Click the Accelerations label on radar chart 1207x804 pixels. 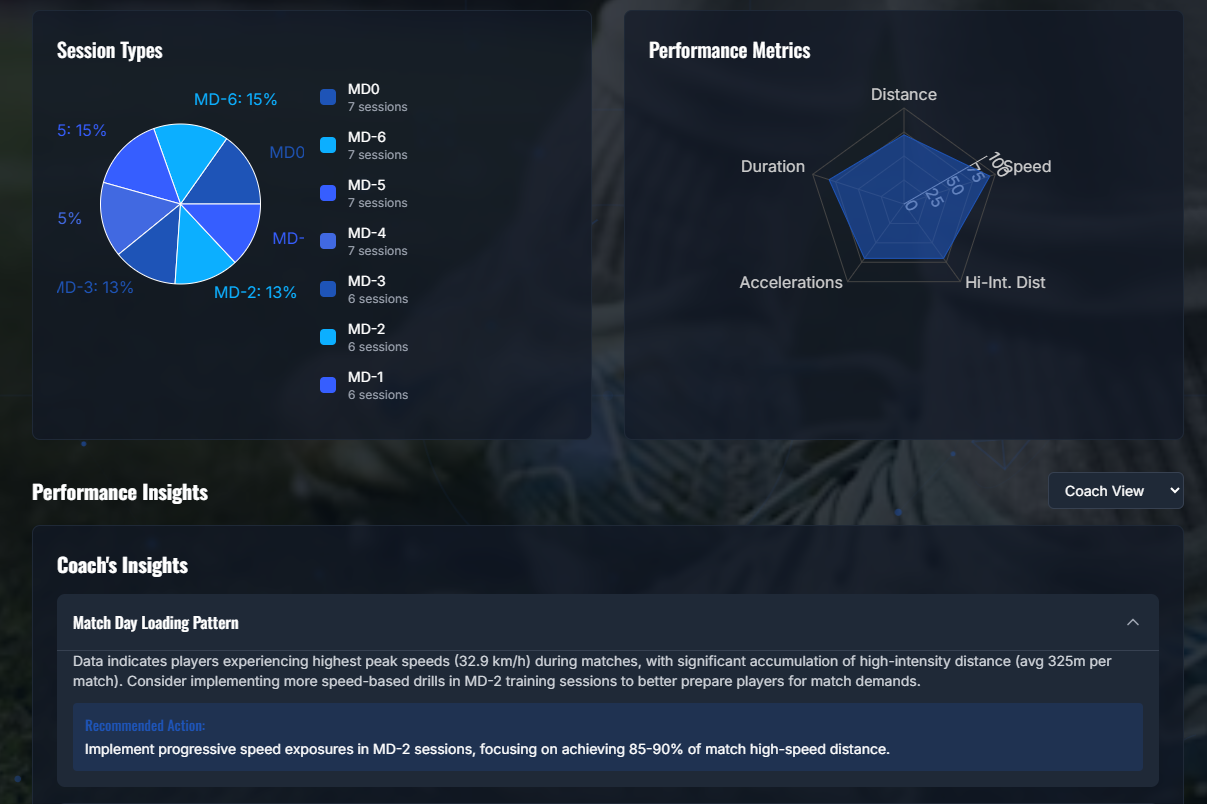click(791, 283)
